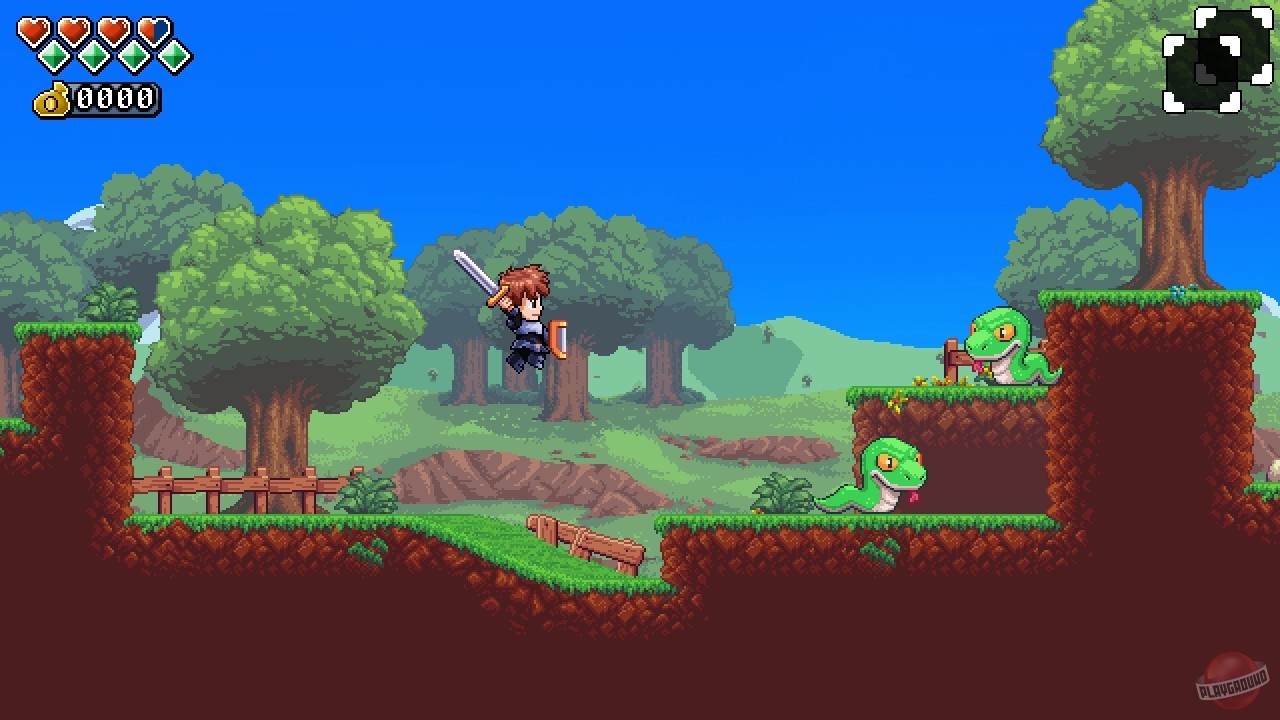The image size is (1280, 720).
Task: Click the second red heart in the HUD
Action: tap(73, 28)
